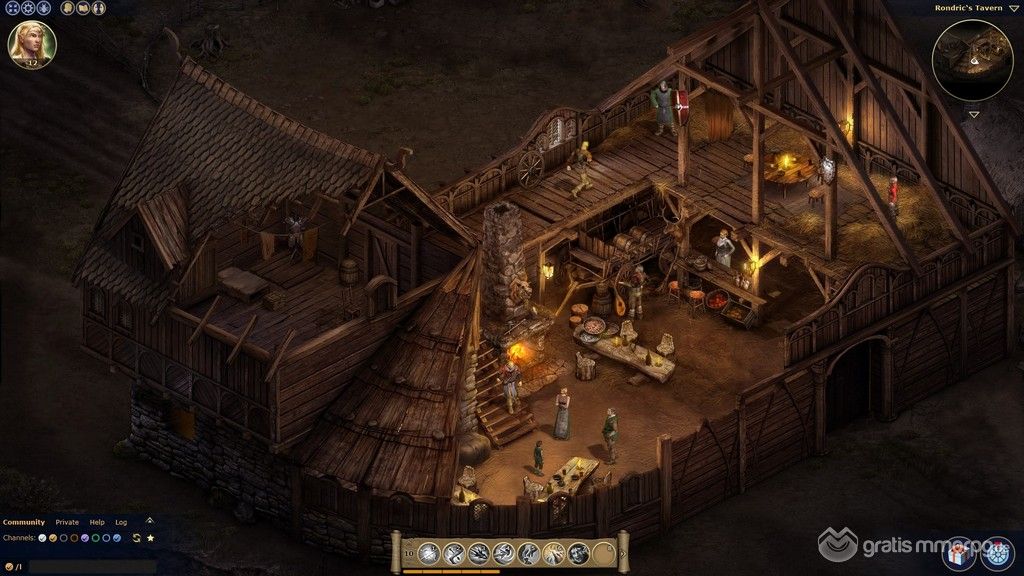
Task: Switch to the Private chat tab
Action: [67, 522]
